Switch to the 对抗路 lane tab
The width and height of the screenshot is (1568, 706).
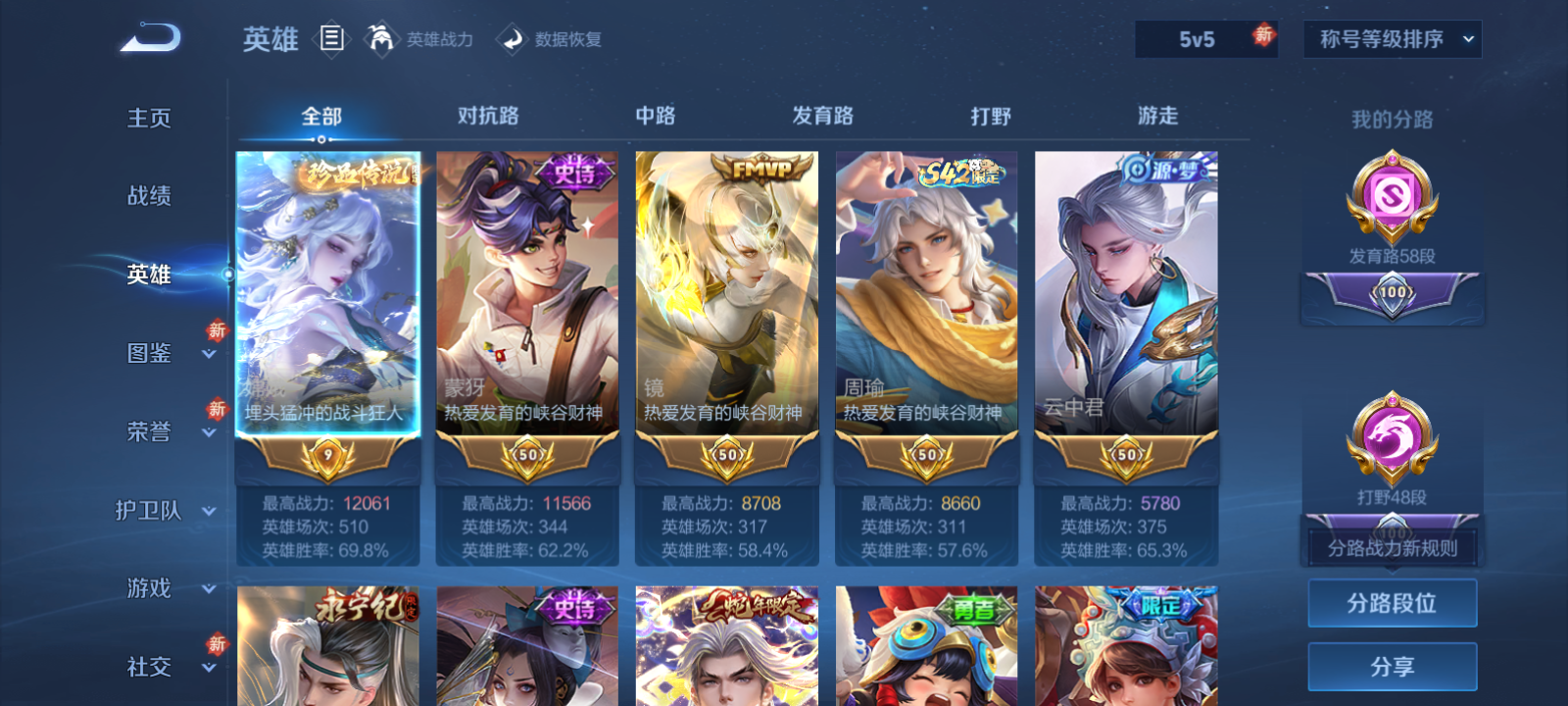pyautogui.click(x=486, y=116)
